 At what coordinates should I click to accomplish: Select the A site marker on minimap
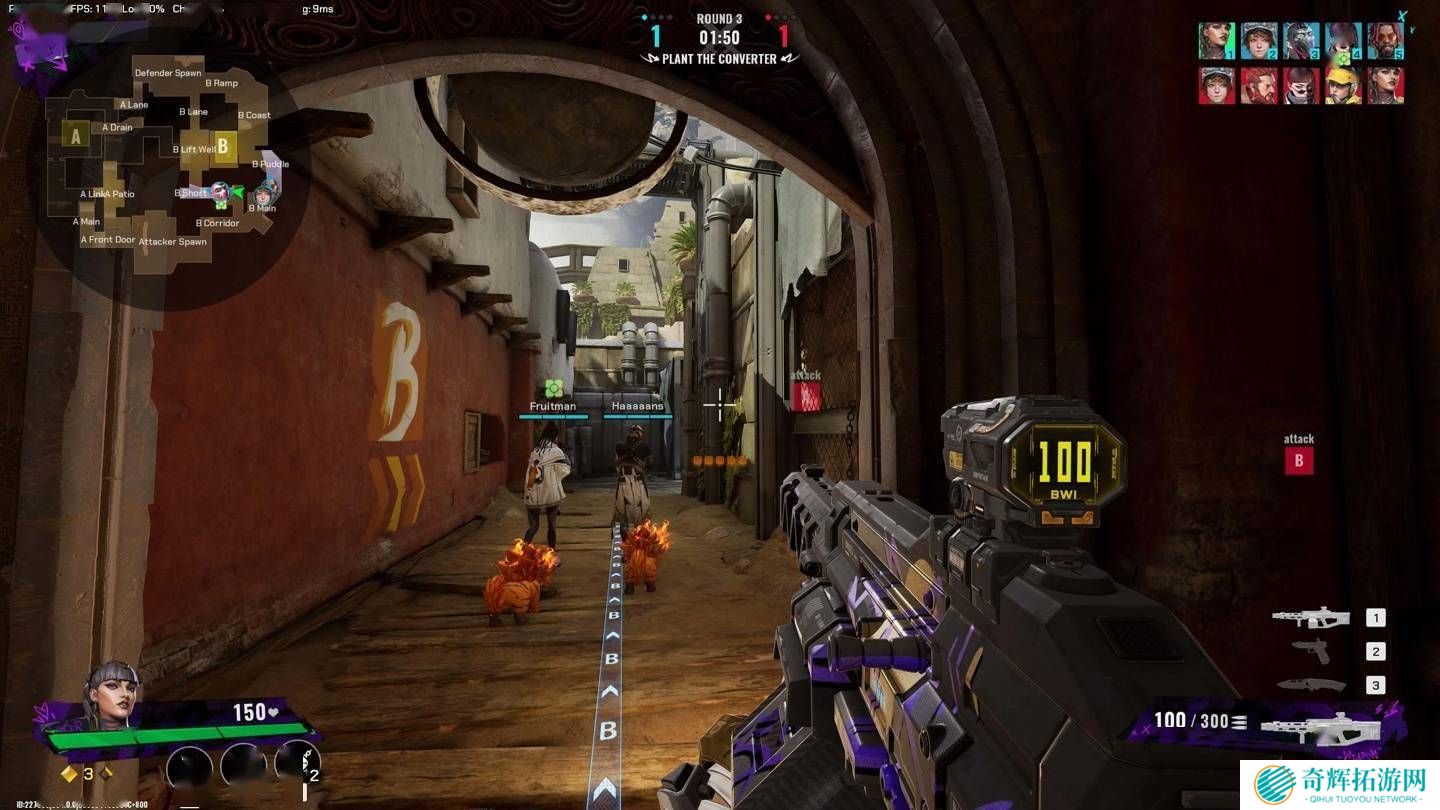click(x=75, y=135)
